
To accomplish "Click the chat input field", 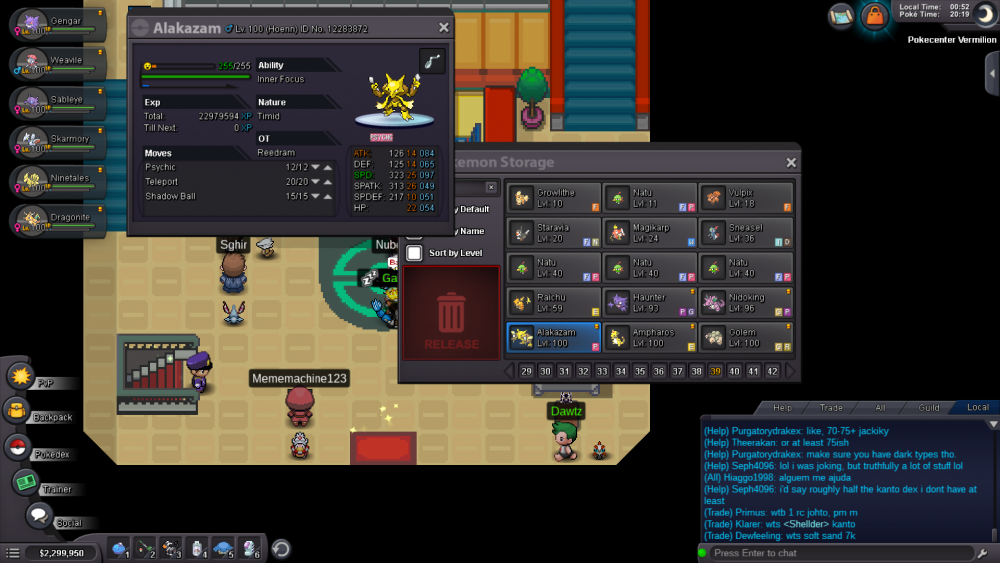I will (835, 553).
